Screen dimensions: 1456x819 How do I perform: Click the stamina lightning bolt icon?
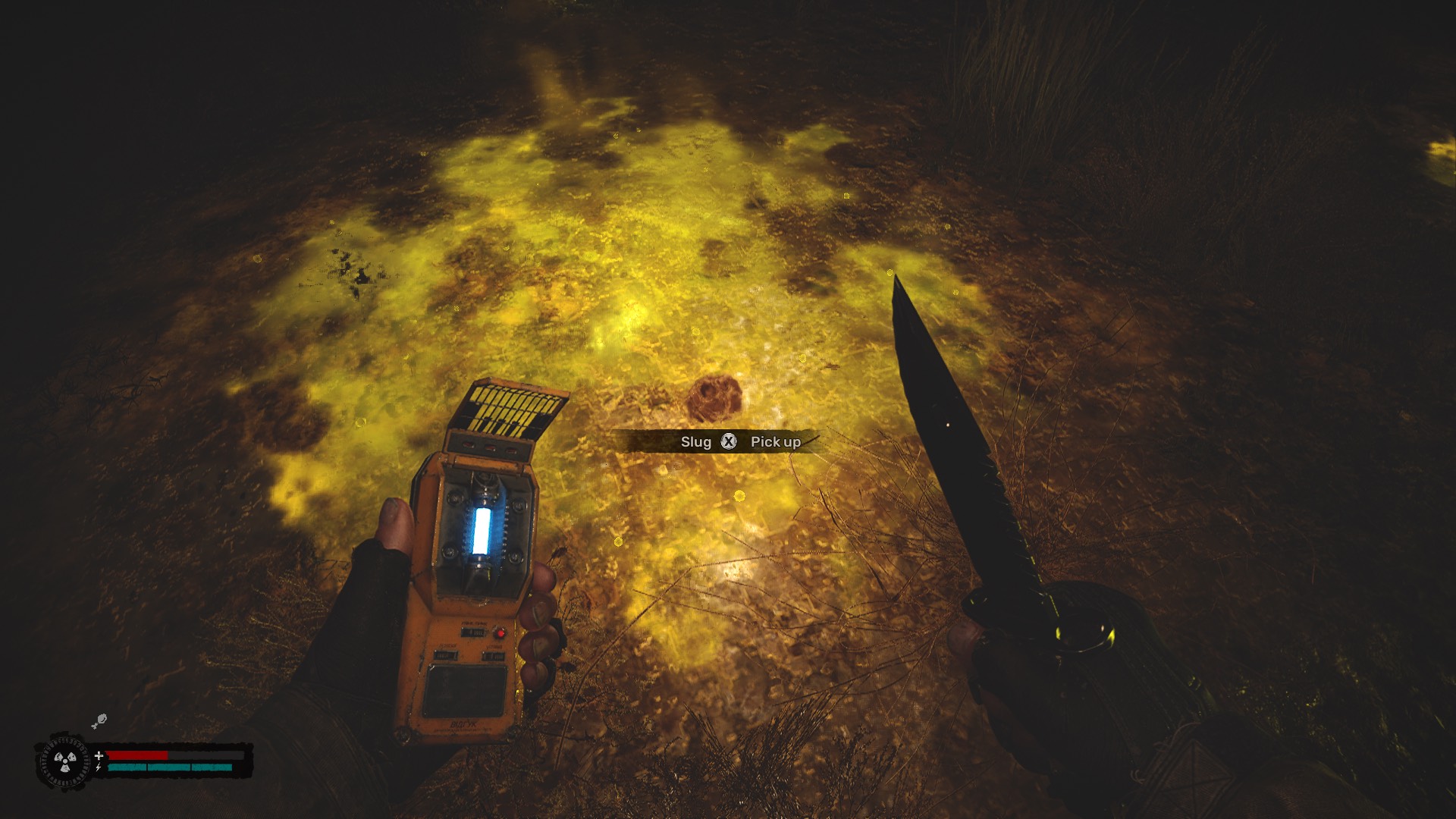(x=98, y=767)
